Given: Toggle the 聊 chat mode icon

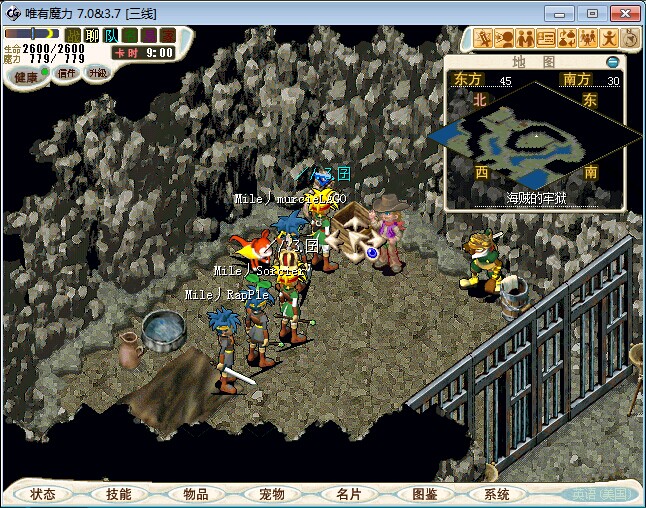Looking at the screenshot, I should pos(92,36).
